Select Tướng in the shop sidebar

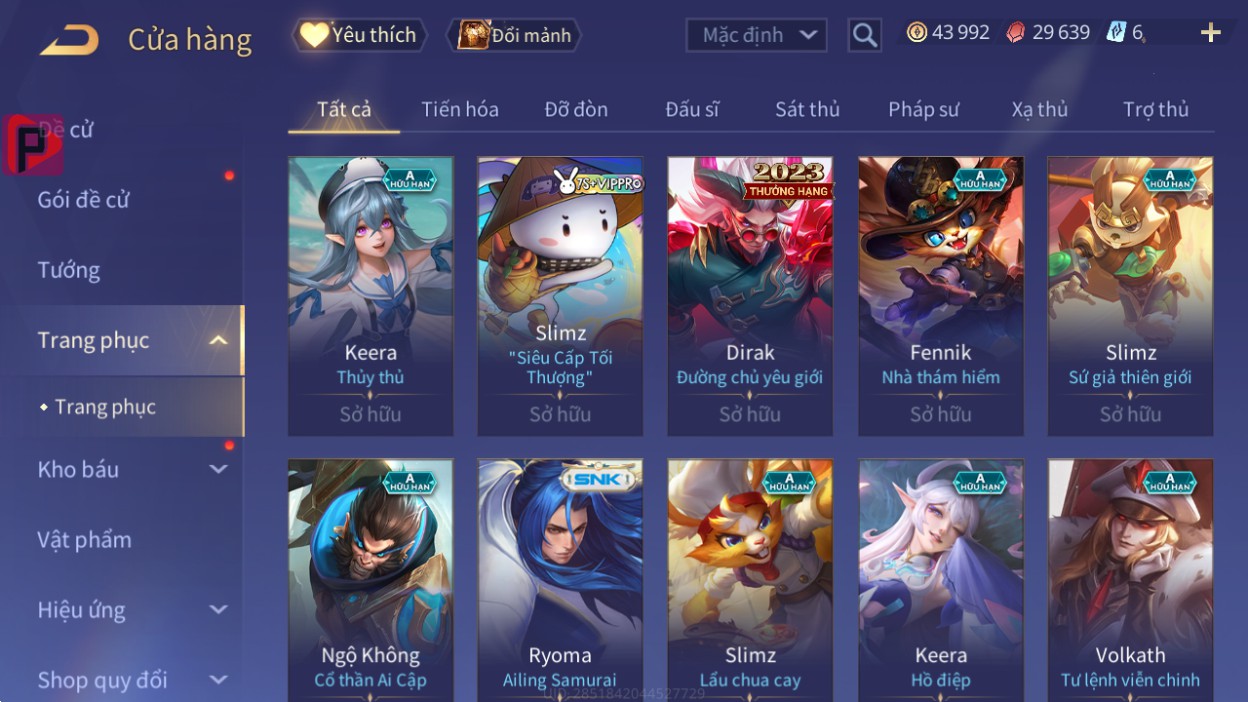pyautogui.click(x=69, y=270)
